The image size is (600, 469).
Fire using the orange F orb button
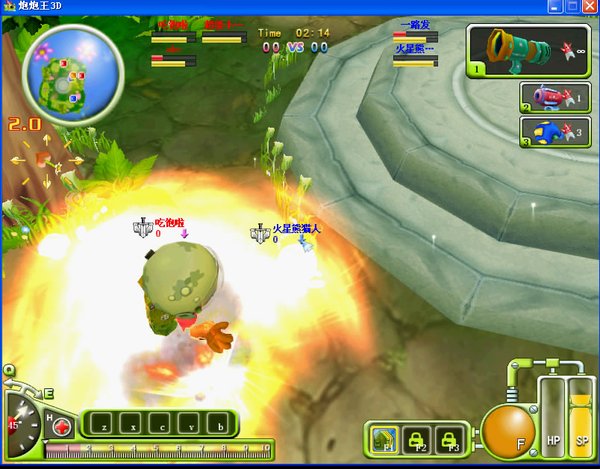click(x=508, y=432)
